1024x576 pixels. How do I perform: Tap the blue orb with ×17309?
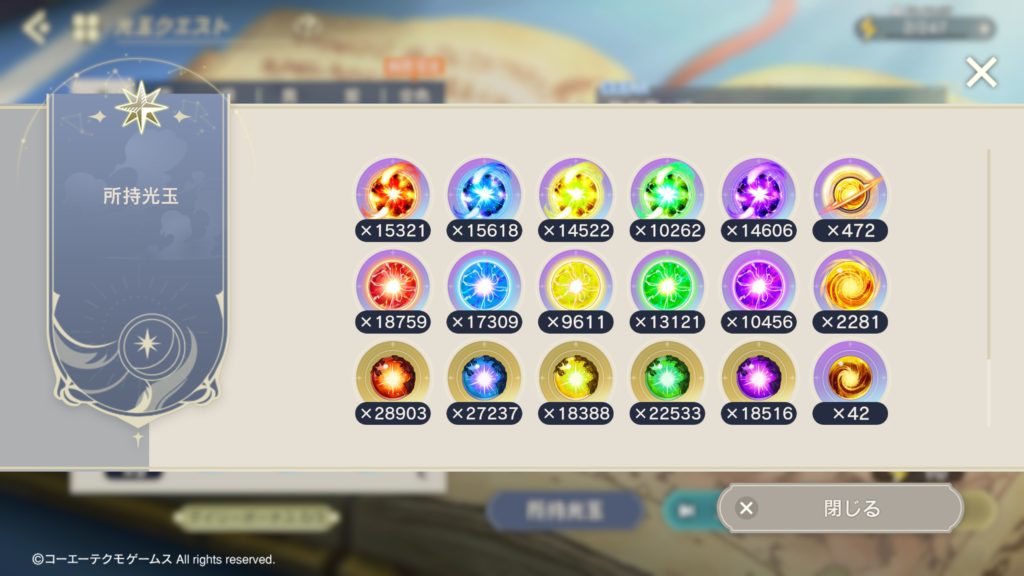click(x=484, y=284)
